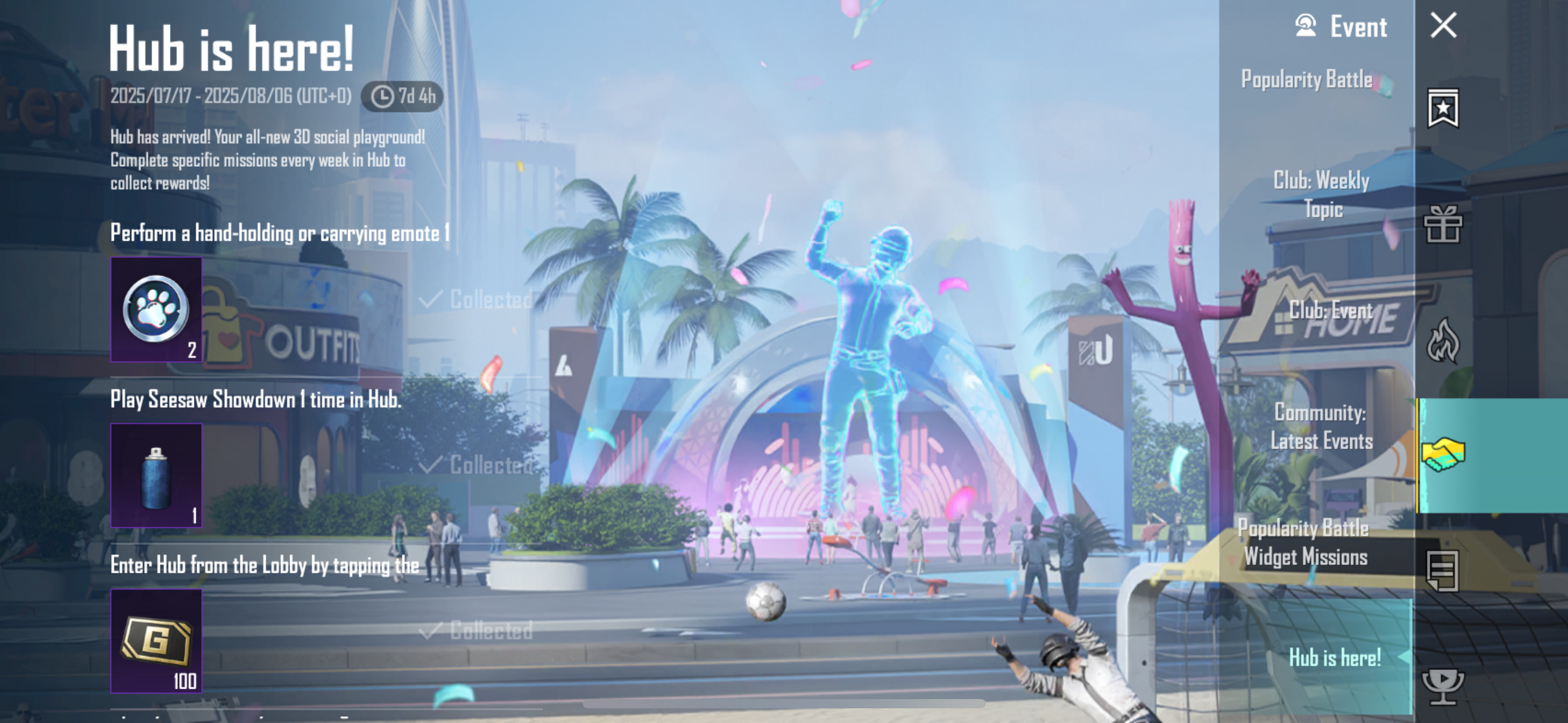Switch to the star bookmark category tab
1568x723 pixels.
tap(1443, 109)
